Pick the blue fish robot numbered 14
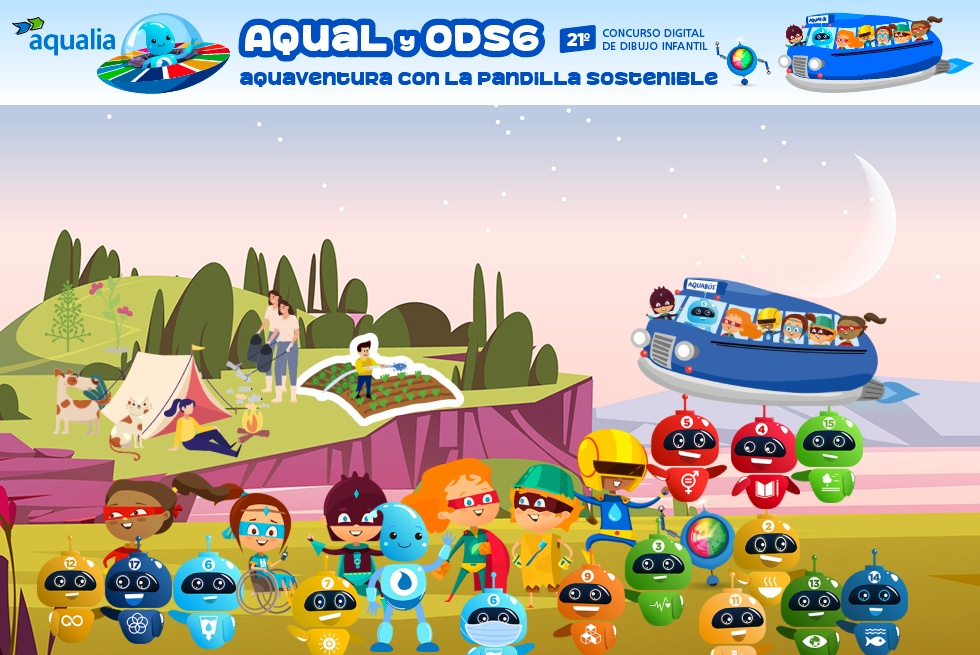This screenshot has height=655, width=980. 874,605
